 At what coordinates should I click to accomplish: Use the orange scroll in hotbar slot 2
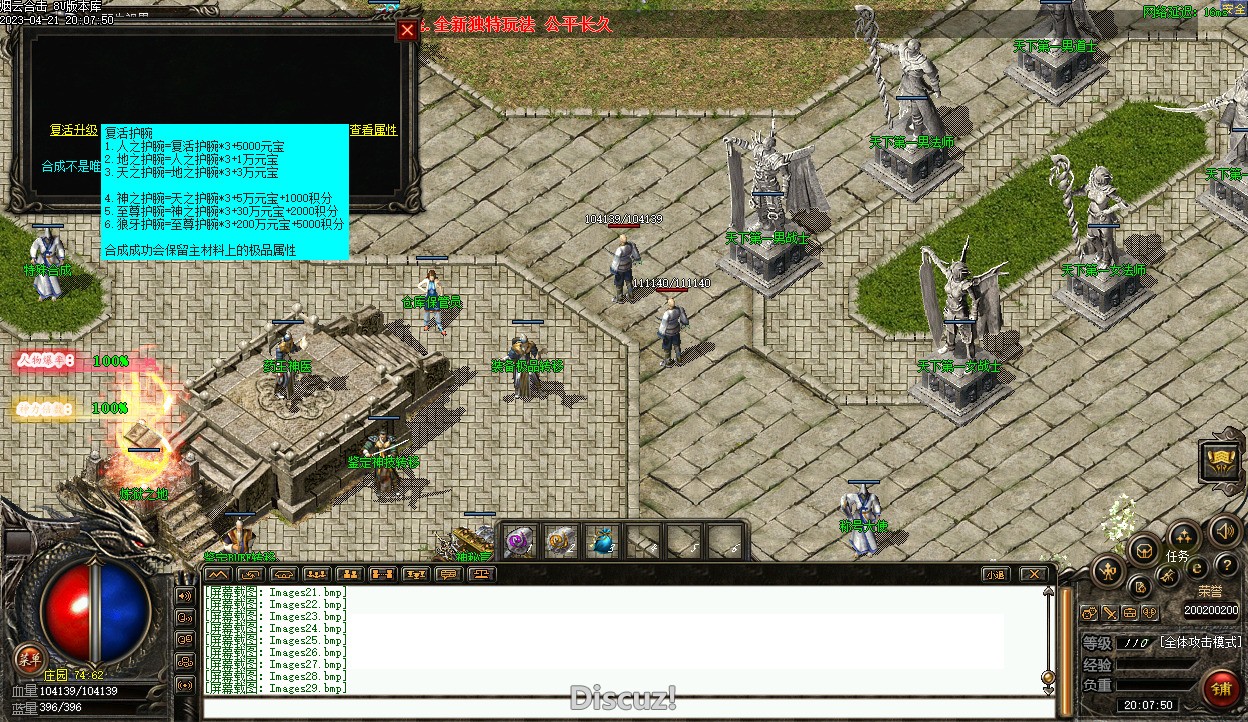pos(560,542)
